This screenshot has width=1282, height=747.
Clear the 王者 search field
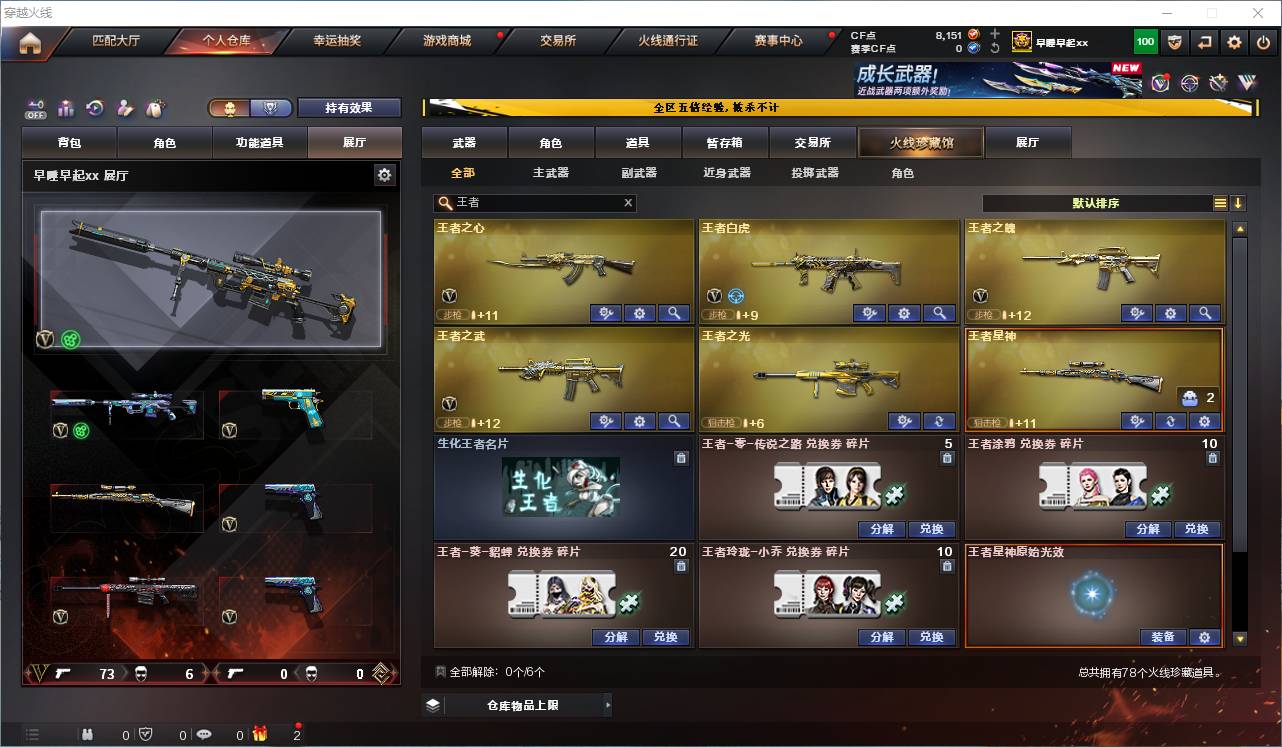pyautogui.click(x=628, y=203)
